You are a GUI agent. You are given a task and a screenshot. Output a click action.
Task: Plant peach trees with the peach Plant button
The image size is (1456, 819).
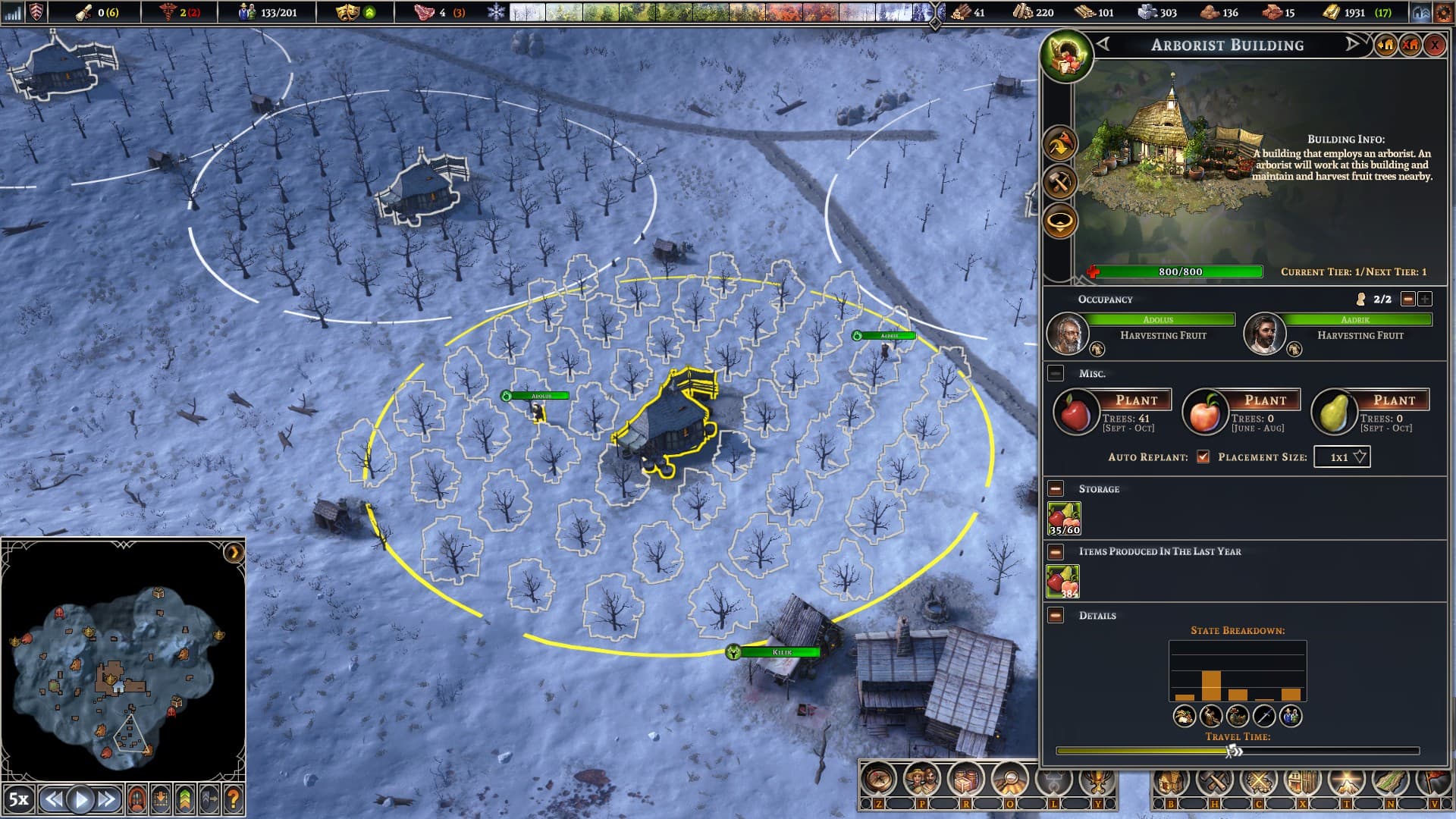click(x=1265, y=400)
